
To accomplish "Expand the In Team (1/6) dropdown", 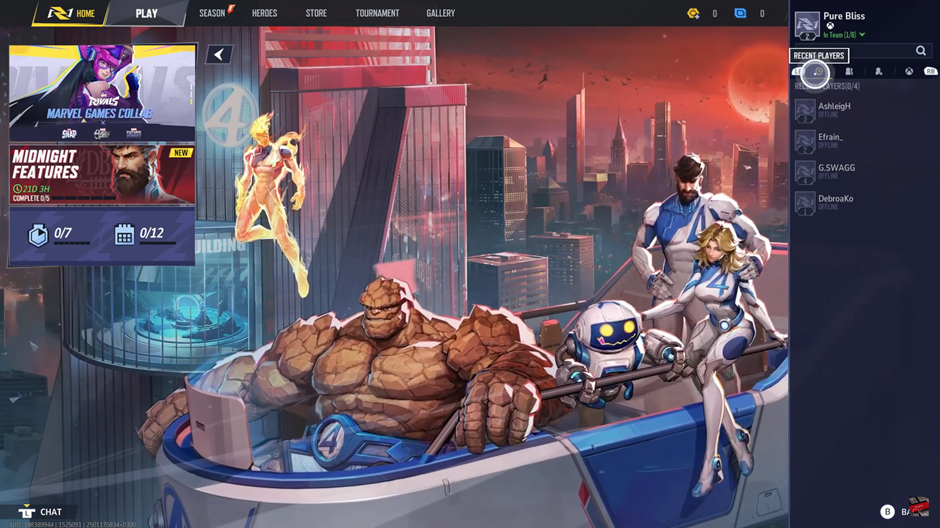I will point(846,36).
